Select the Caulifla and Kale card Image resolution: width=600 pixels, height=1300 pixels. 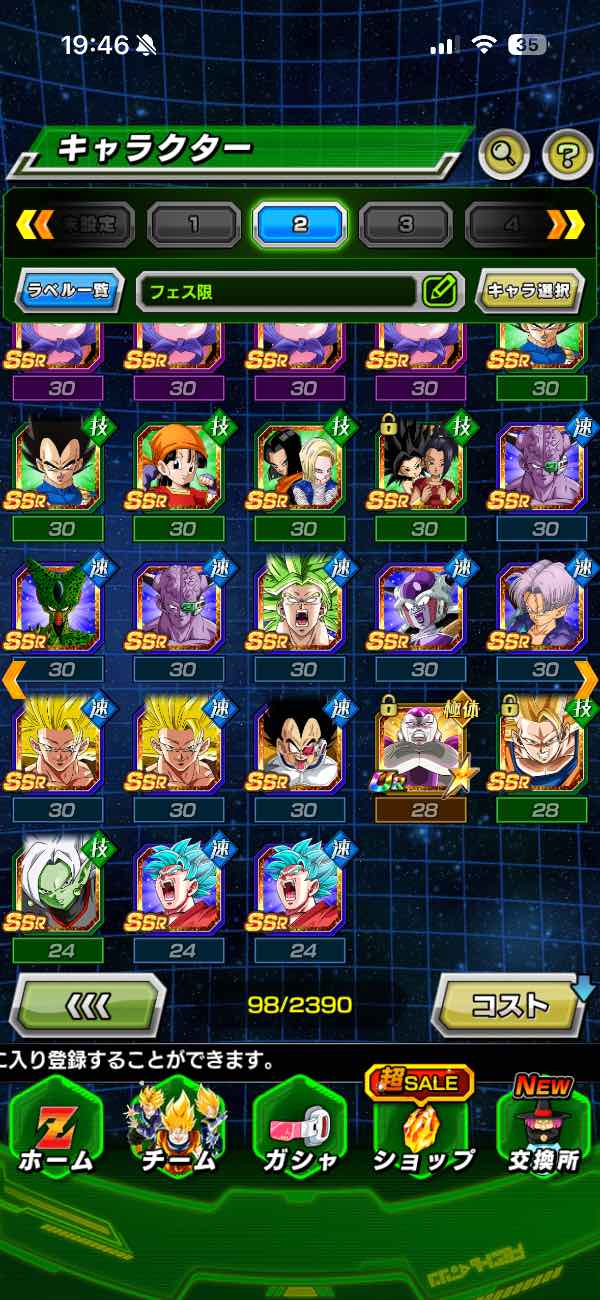(424, 469)
